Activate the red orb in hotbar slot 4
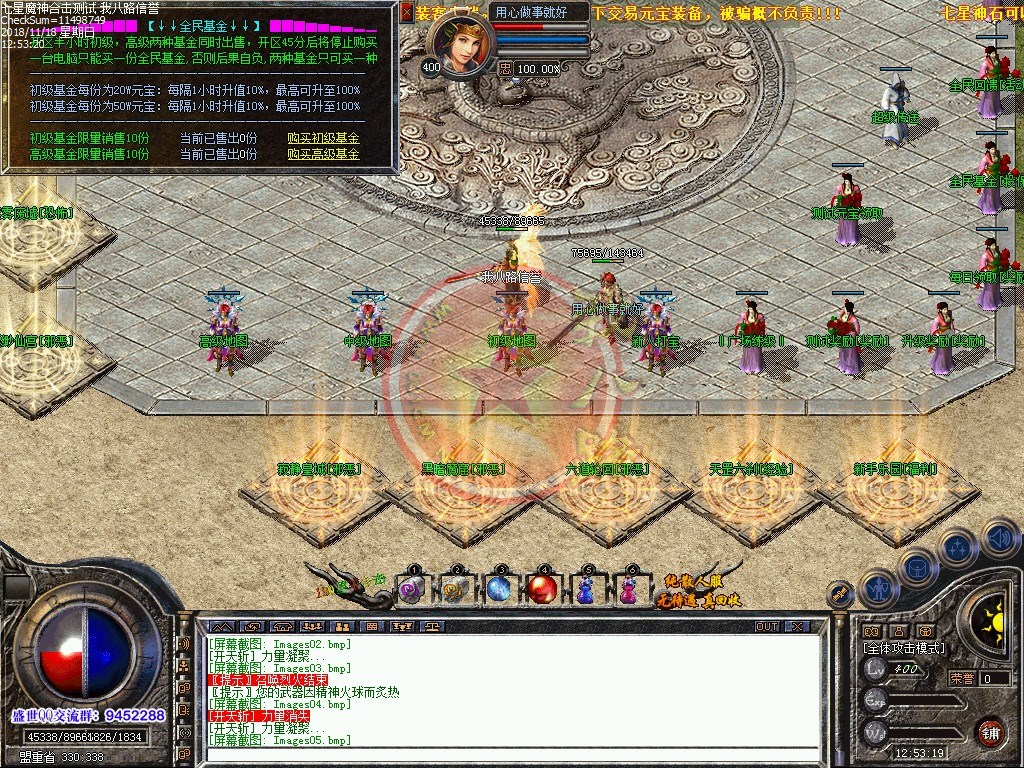Image resolution: width=1024 pixels, height=768 pixels. (x=543, y=590)
